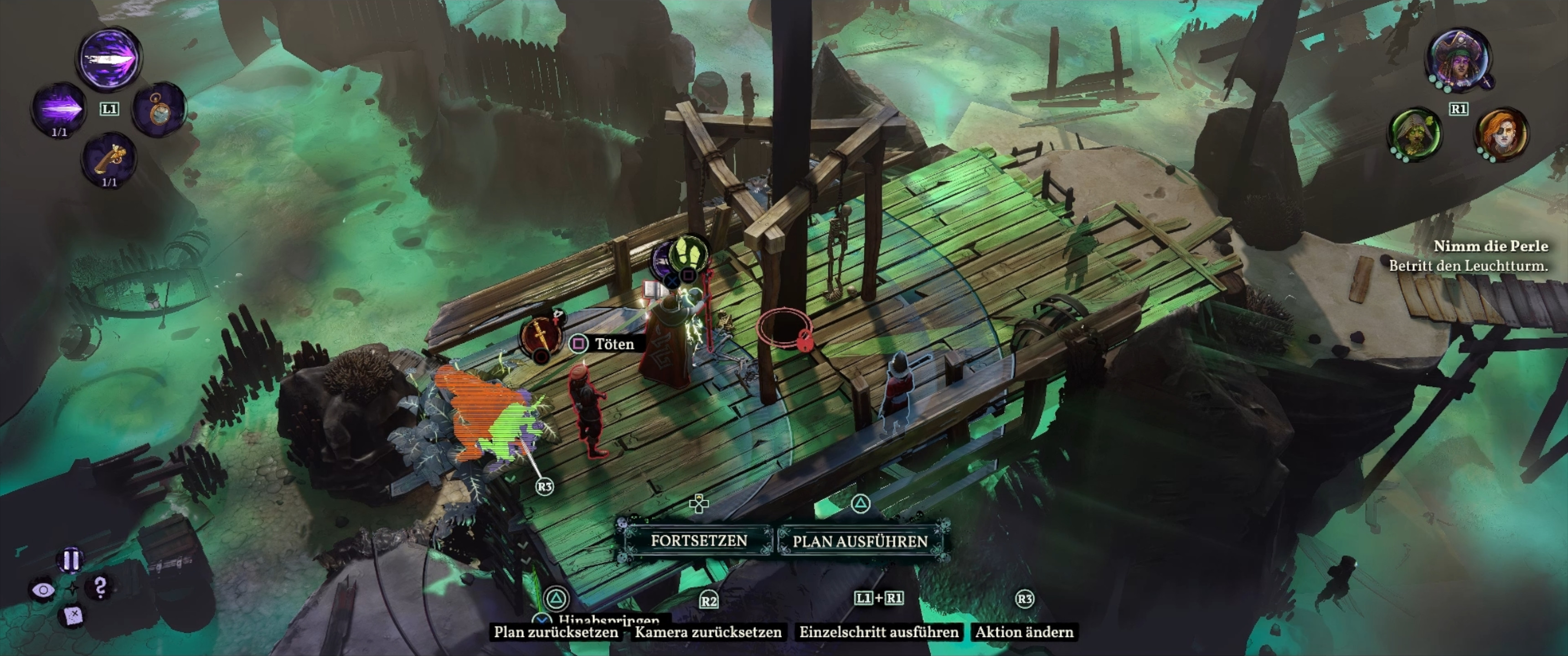This screenshot has width=1568, height=656.
Task: Switch to the green hooded character portrait
Action: 1414,134
